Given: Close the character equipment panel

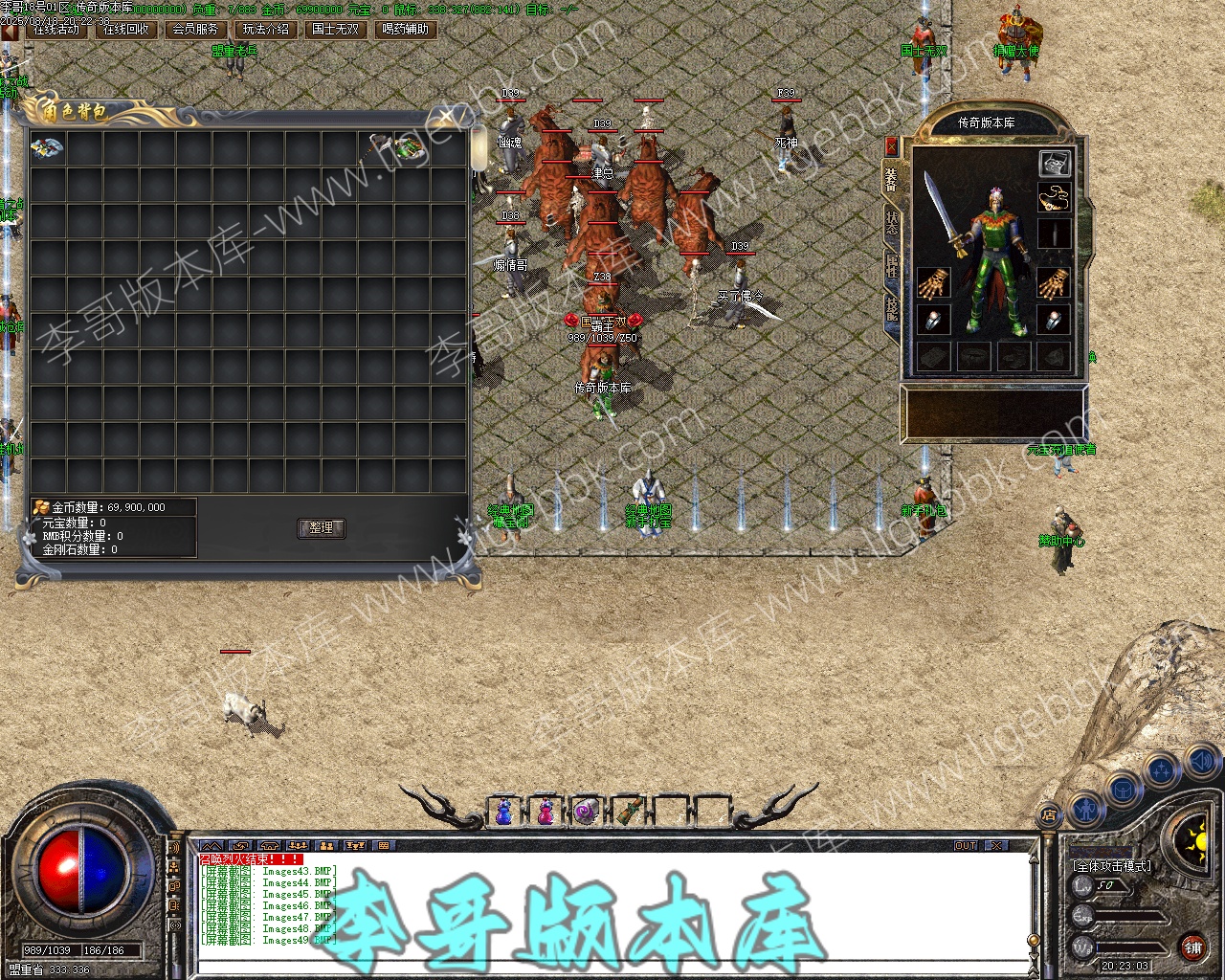Looking at the screenshot, I should (892, 146).
